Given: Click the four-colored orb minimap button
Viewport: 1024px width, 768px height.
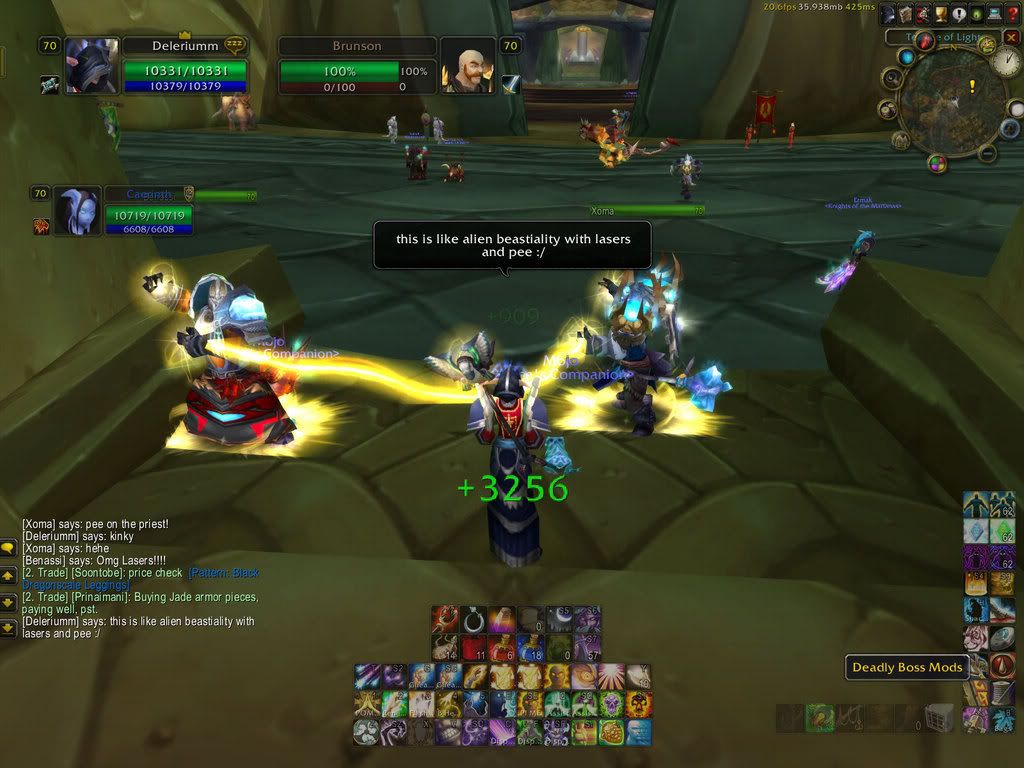Looking at the screenshot, I should click(937, 163).
